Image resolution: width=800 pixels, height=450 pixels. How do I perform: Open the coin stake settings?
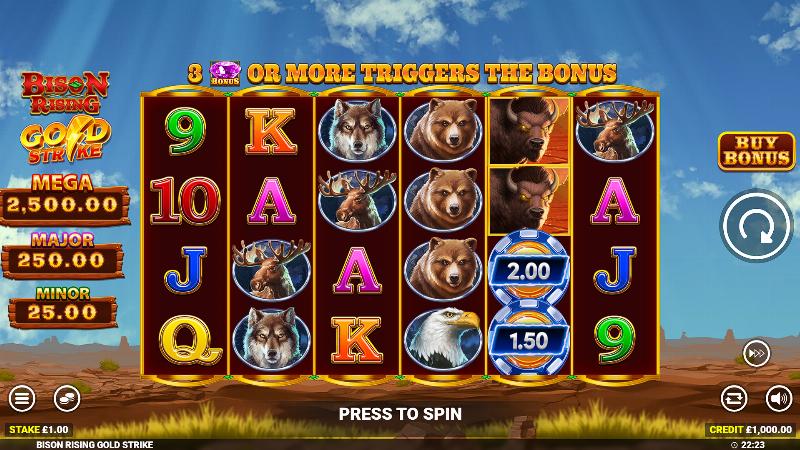click(66, 397)
